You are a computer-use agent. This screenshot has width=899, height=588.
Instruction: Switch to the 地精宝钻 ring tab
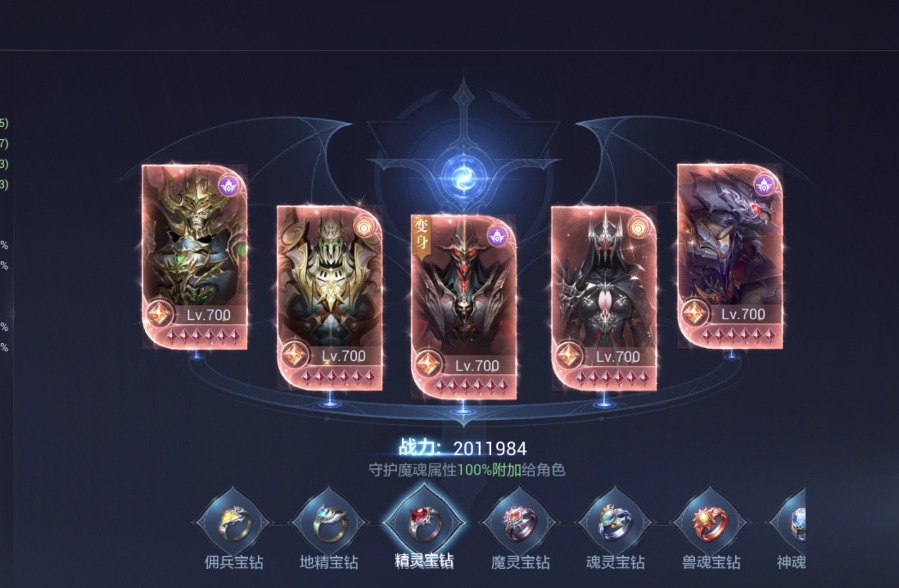(x=327, y=523)
